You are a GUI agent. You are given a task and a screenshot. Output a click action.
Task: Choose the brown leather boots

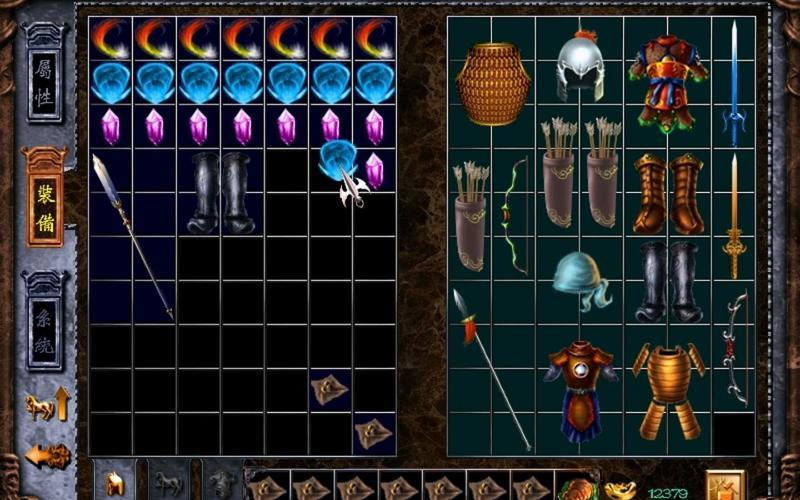coord(668,194)
